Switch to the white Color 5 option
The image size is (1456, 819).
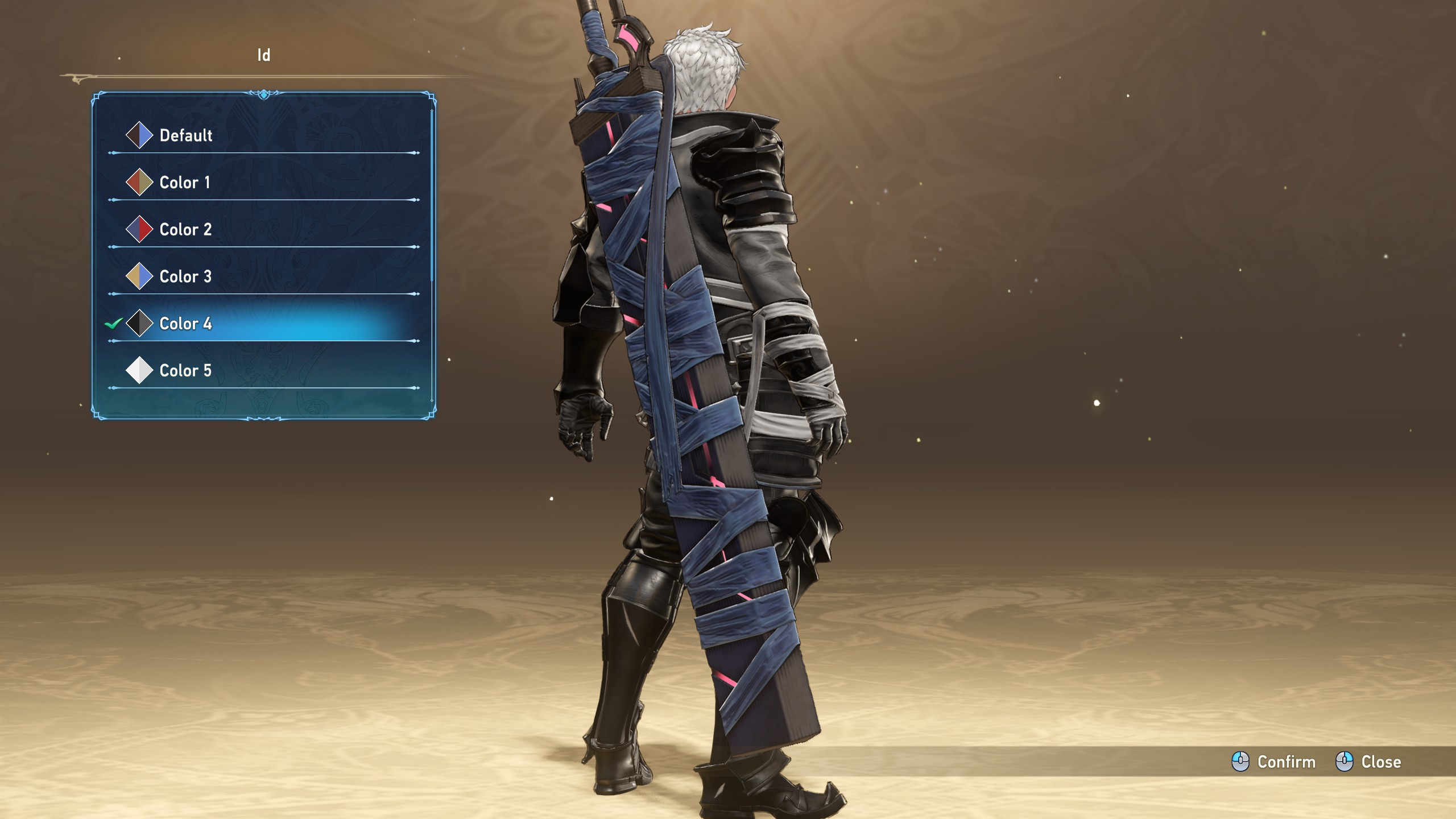coord(185,371)
